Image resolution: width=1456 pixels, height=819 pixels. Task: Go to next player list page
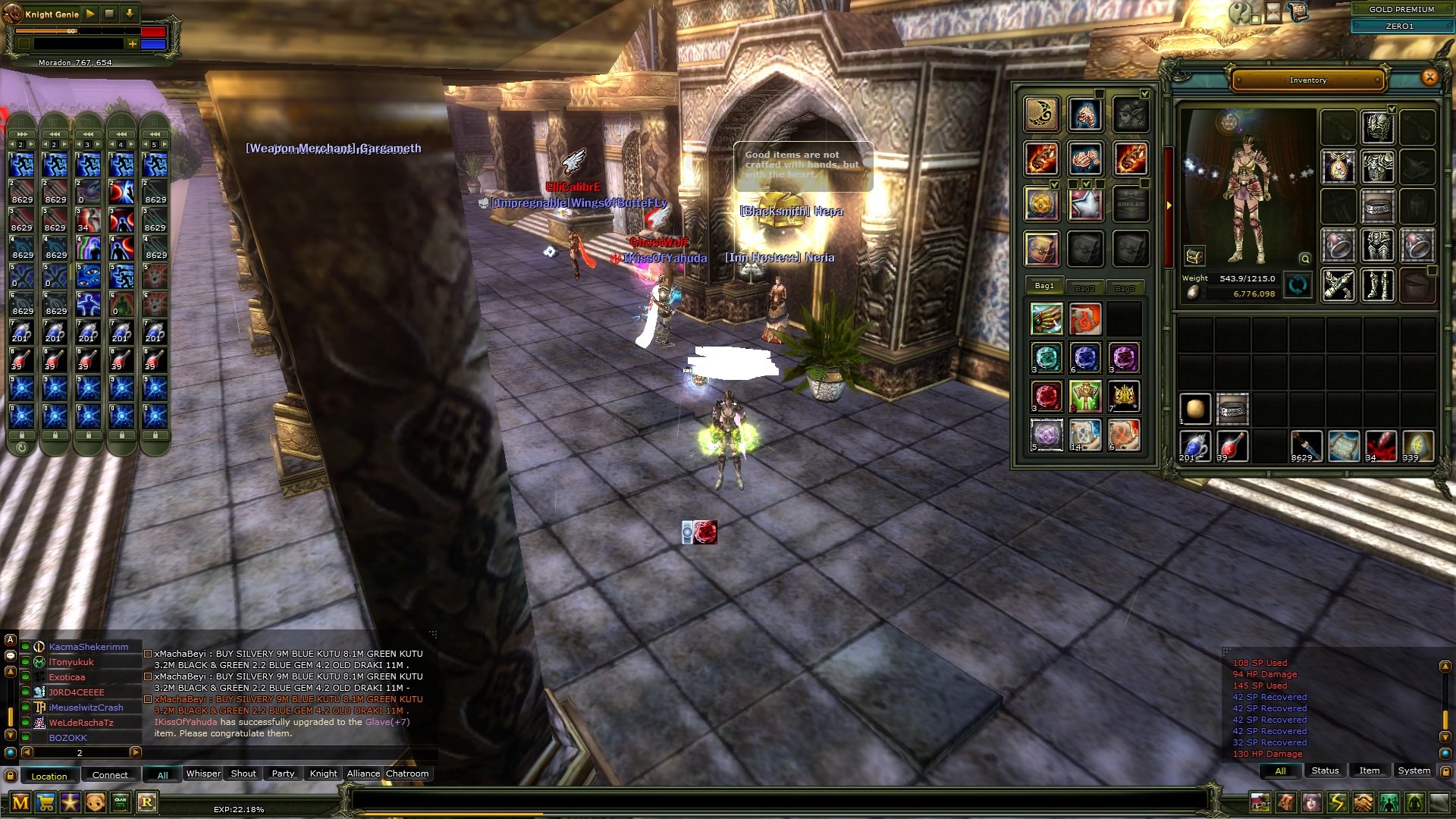(x=136, y=752)
